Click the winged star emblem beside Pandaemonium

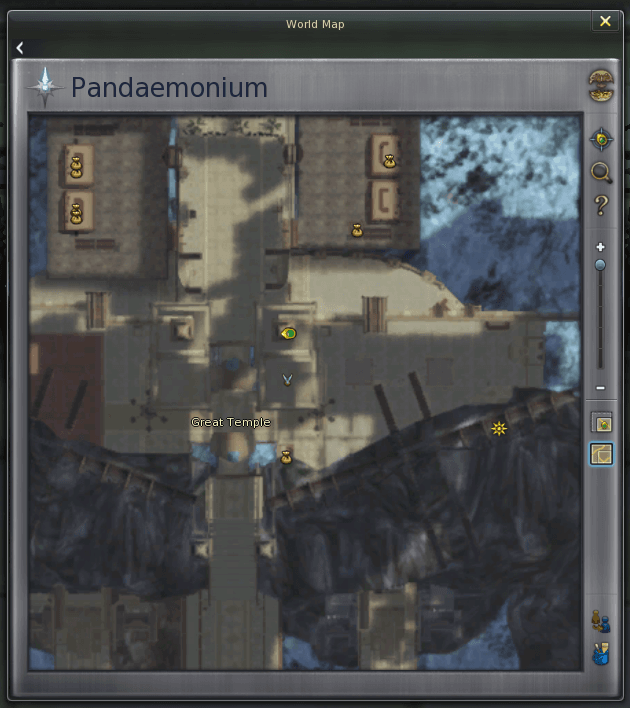(x=46, y=88)
